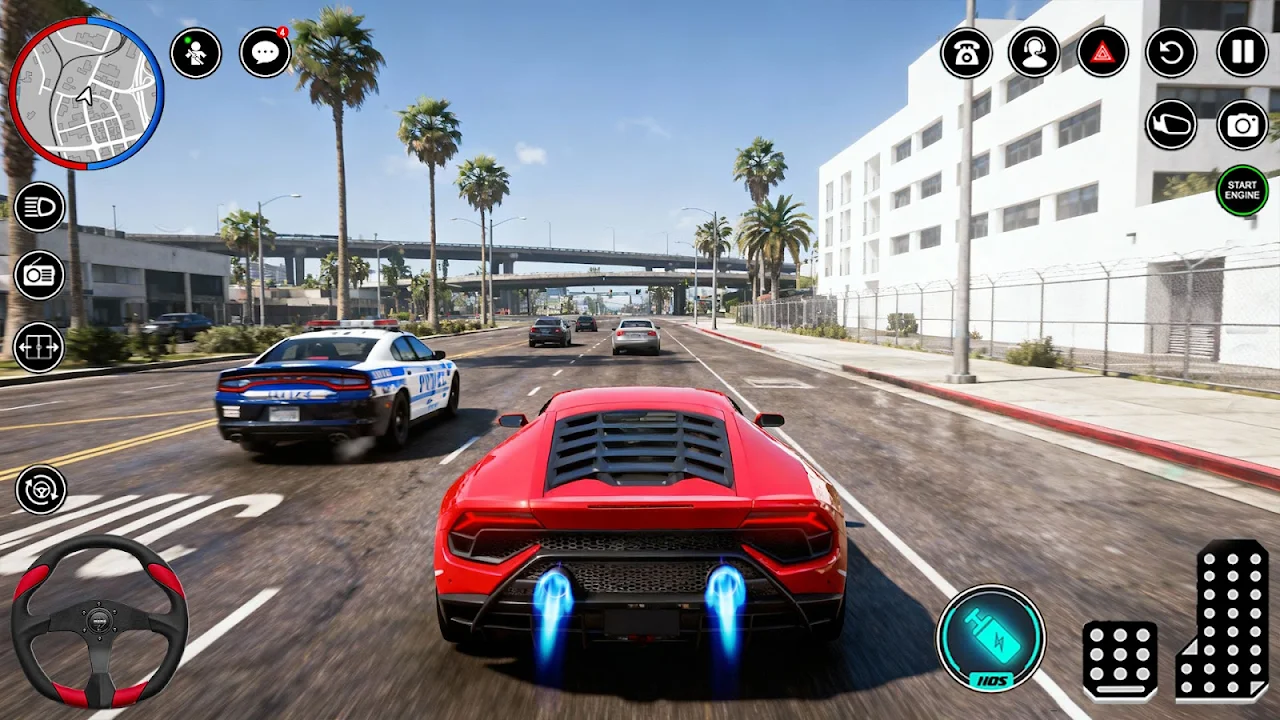
Task: Tap the car doors icon
Action: coord(39,347)
